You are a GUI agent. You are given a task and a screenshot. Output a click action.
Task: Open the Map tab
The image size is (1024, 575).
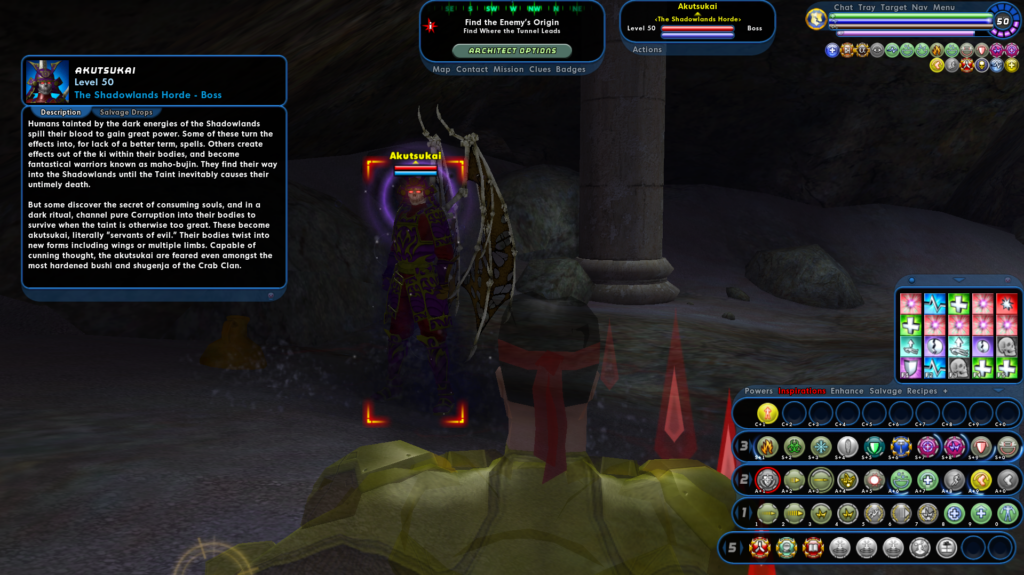441,70
